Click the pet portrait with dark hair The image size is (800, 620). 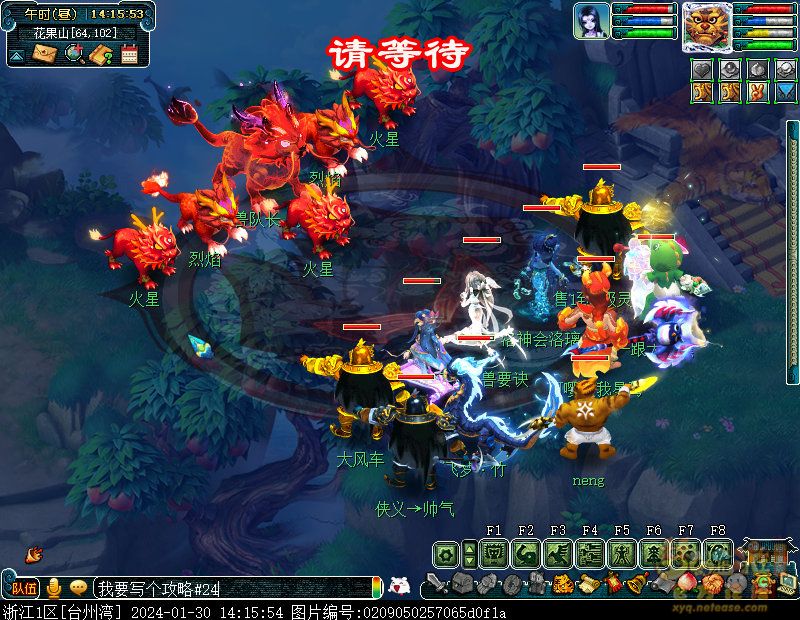pos(591,21)
